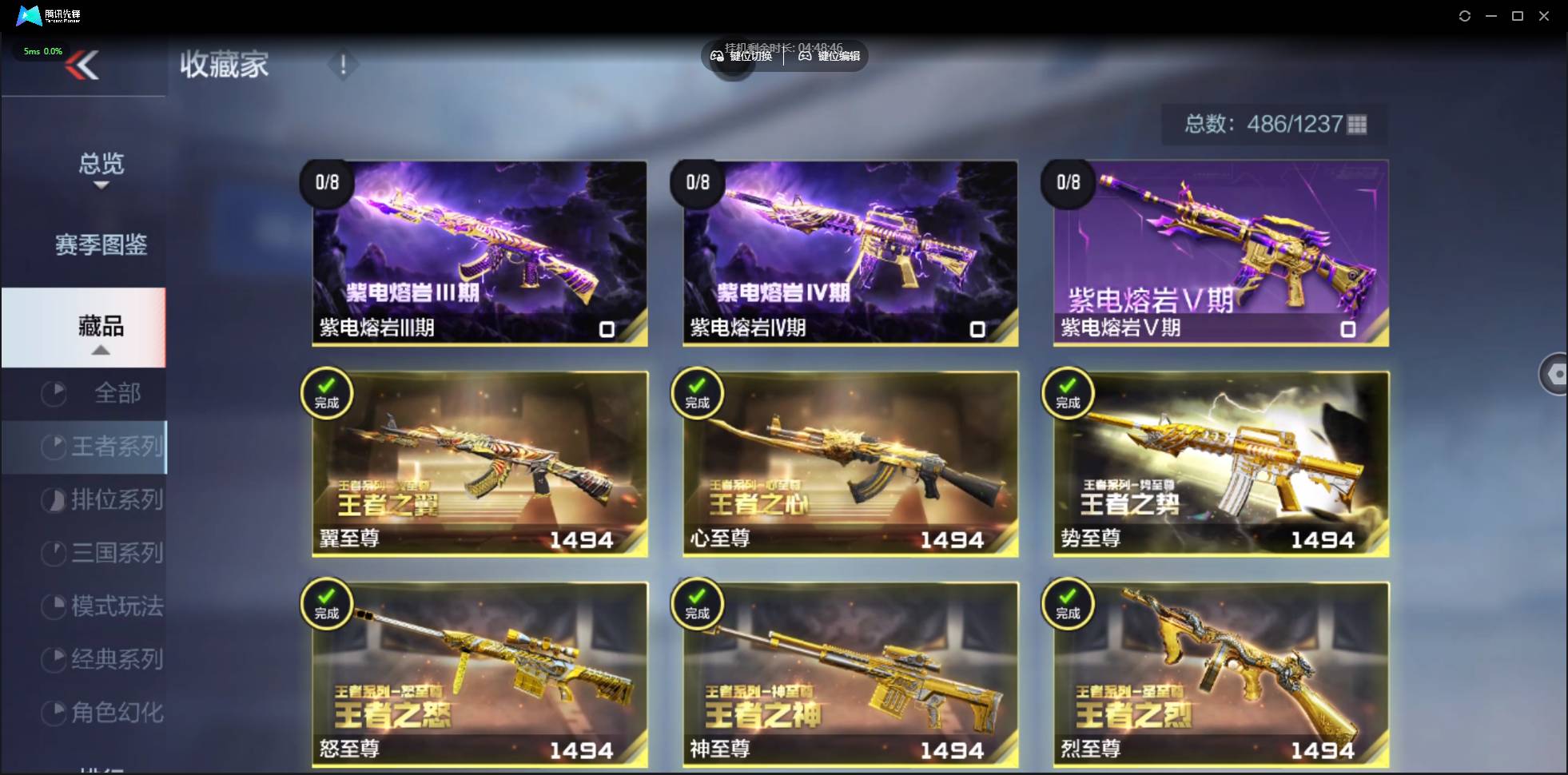Open the 赛季图鉴 menu entry
The height and width of the screenshot is (775, 1568).
coord(101,245)
